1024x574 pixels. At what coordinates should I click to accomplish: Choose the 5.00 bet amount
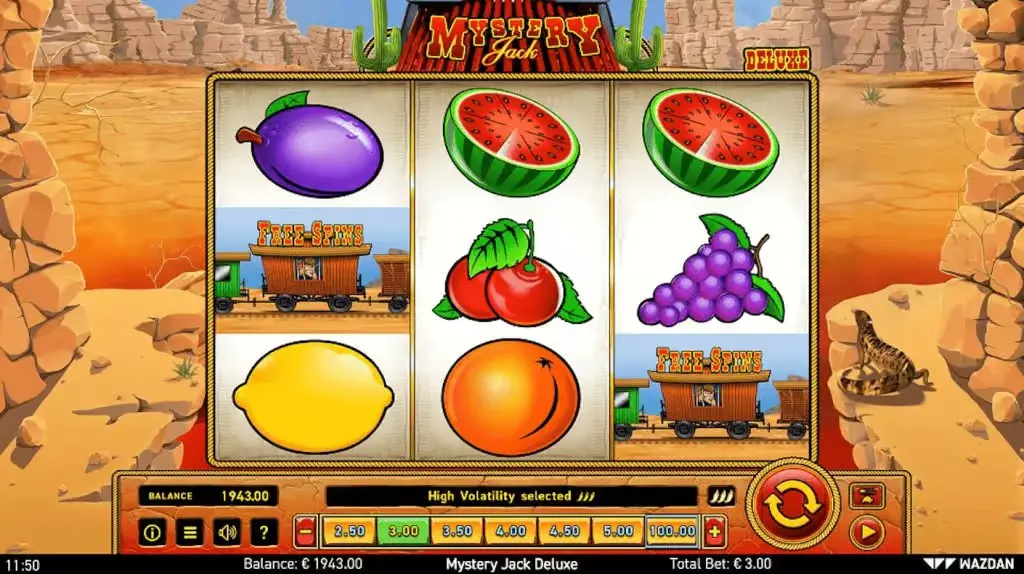(x=618, y=531)
